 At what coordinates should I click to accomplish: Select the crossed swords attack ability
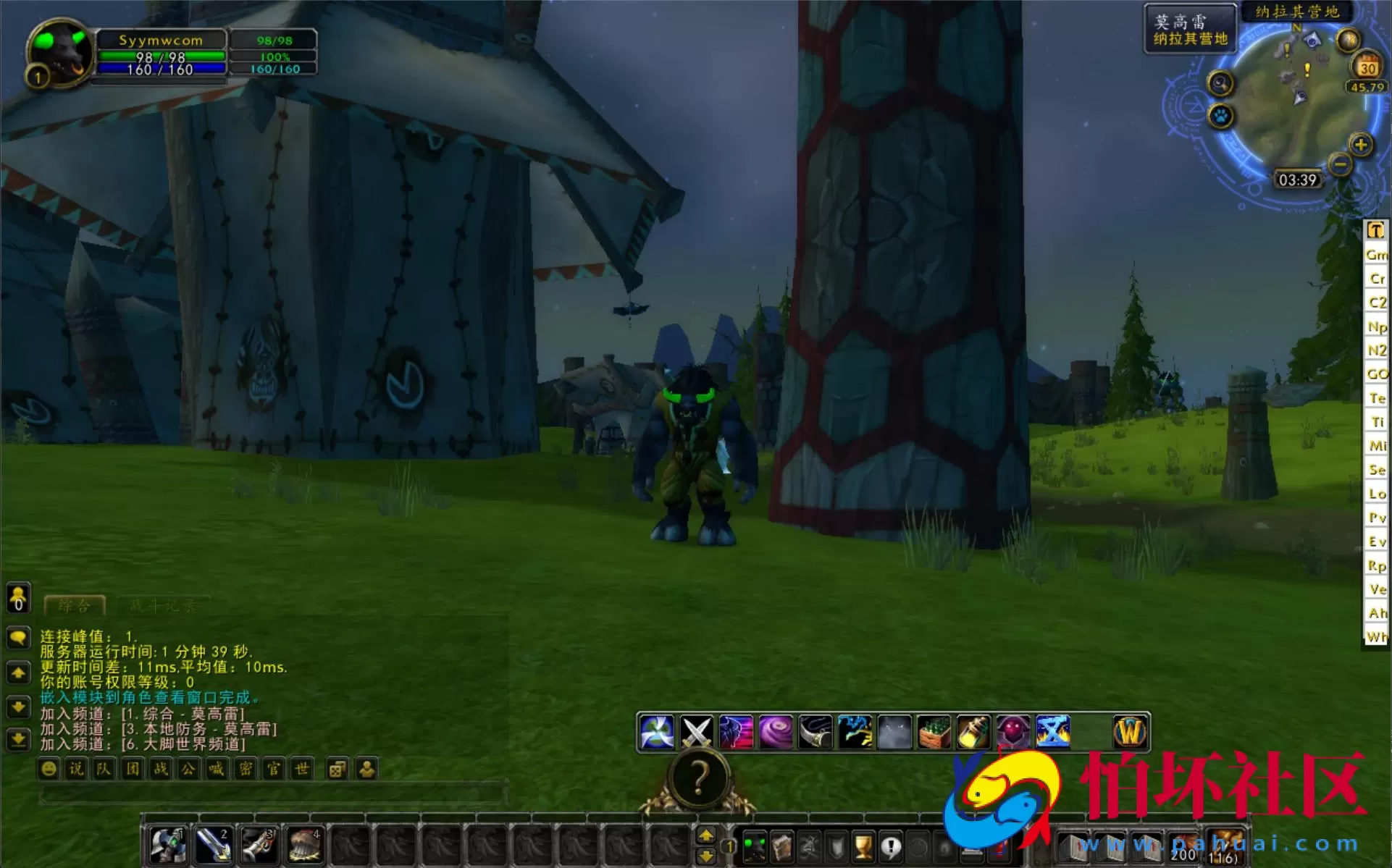[x=695, y=731]
